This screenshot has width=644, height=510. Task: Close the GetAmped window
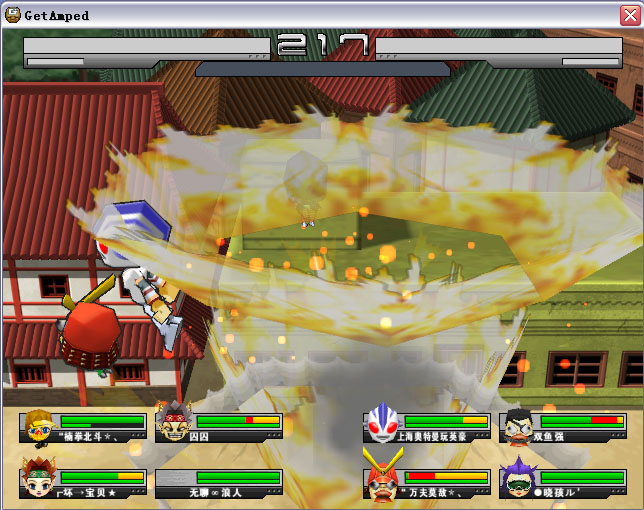628,14
